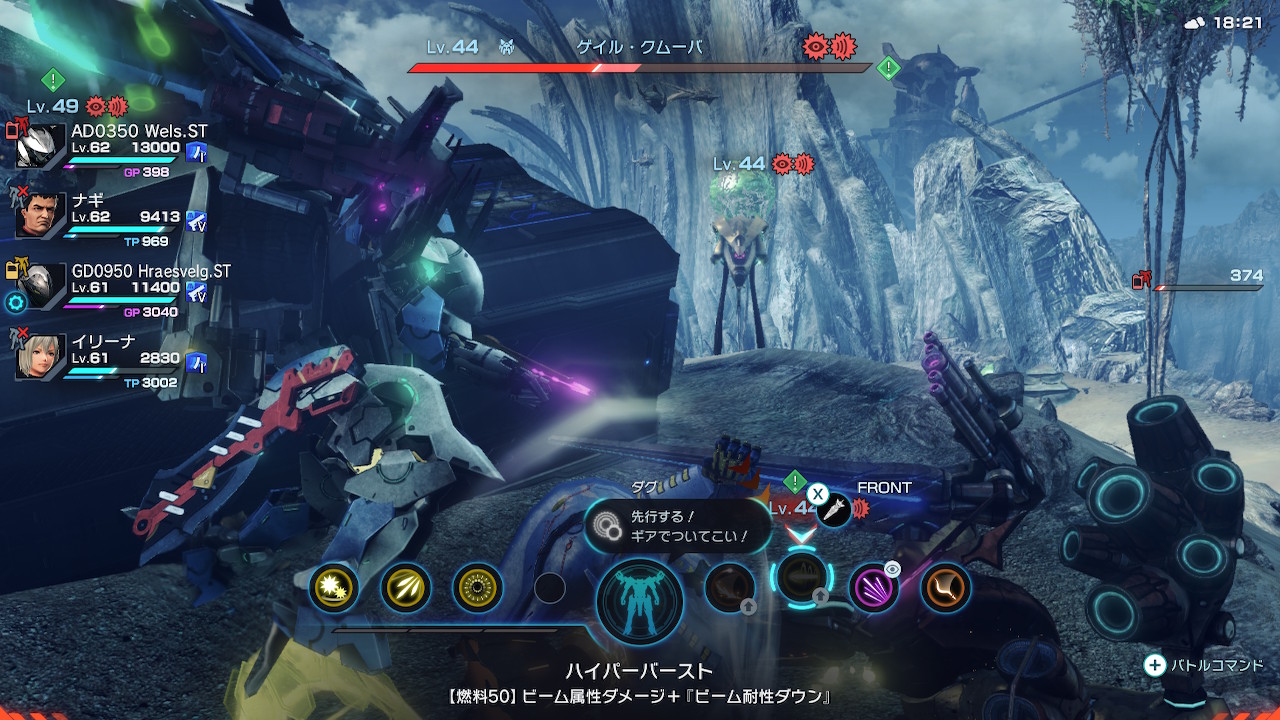Use the orange curved slash art
Viewport: 1280px width, 720px height.
[x=945, y=588]
